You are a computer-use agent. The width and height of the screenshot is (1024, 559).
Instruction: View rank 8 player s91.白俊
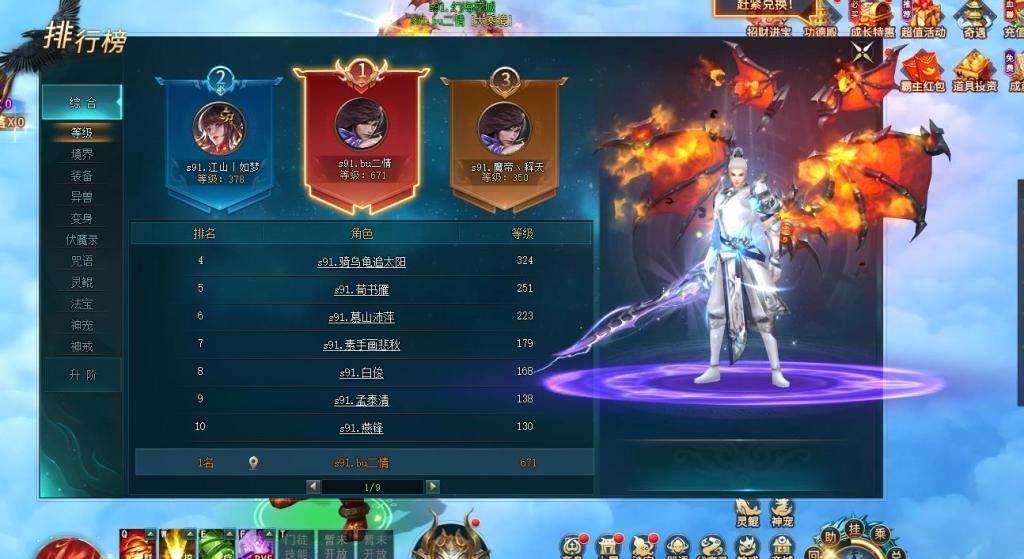pyautogui.click(x=362, y=372)
